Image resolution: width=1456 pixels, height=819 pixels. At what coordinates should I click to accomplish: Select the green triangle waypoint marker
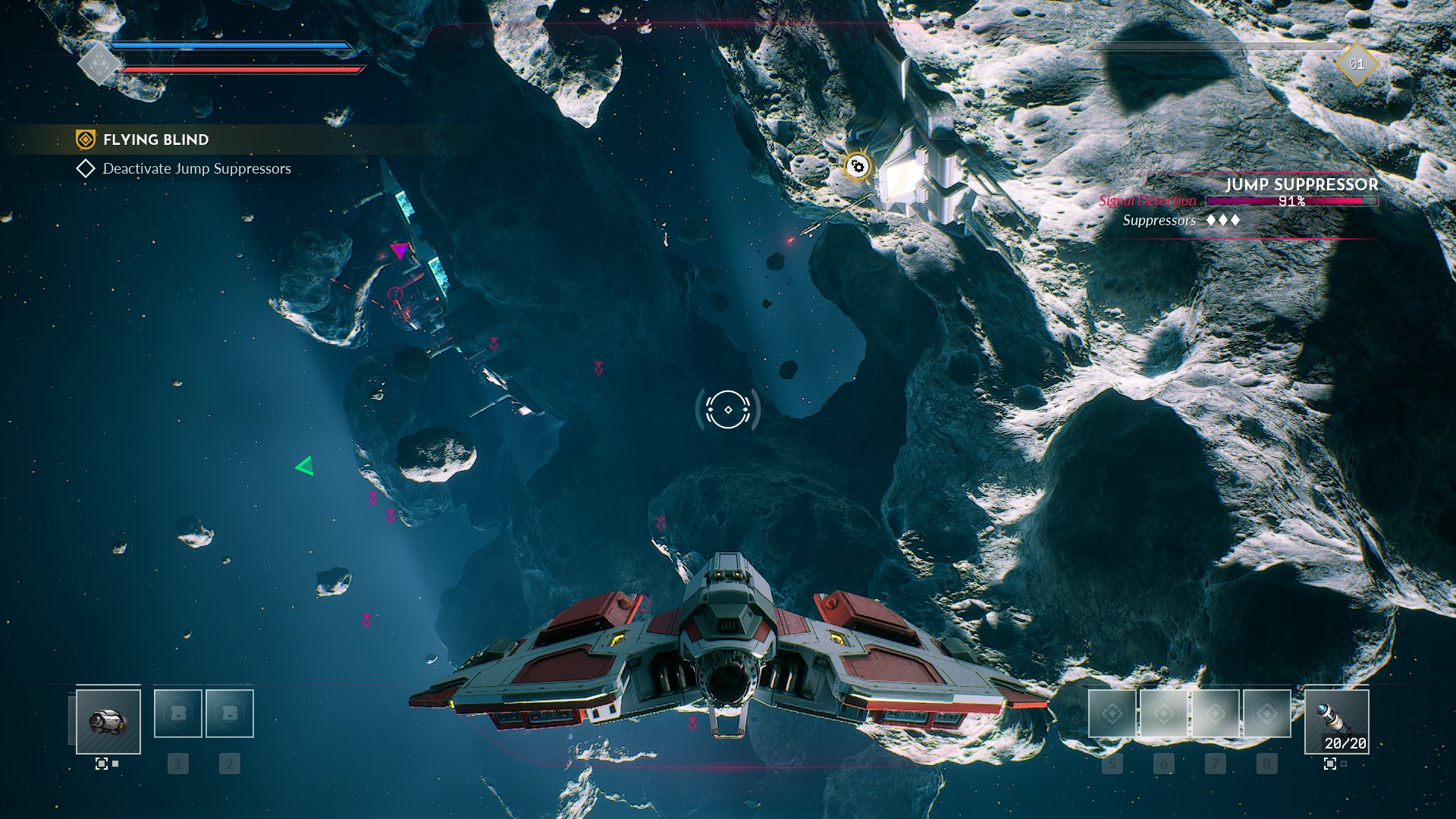coord(305,466)
